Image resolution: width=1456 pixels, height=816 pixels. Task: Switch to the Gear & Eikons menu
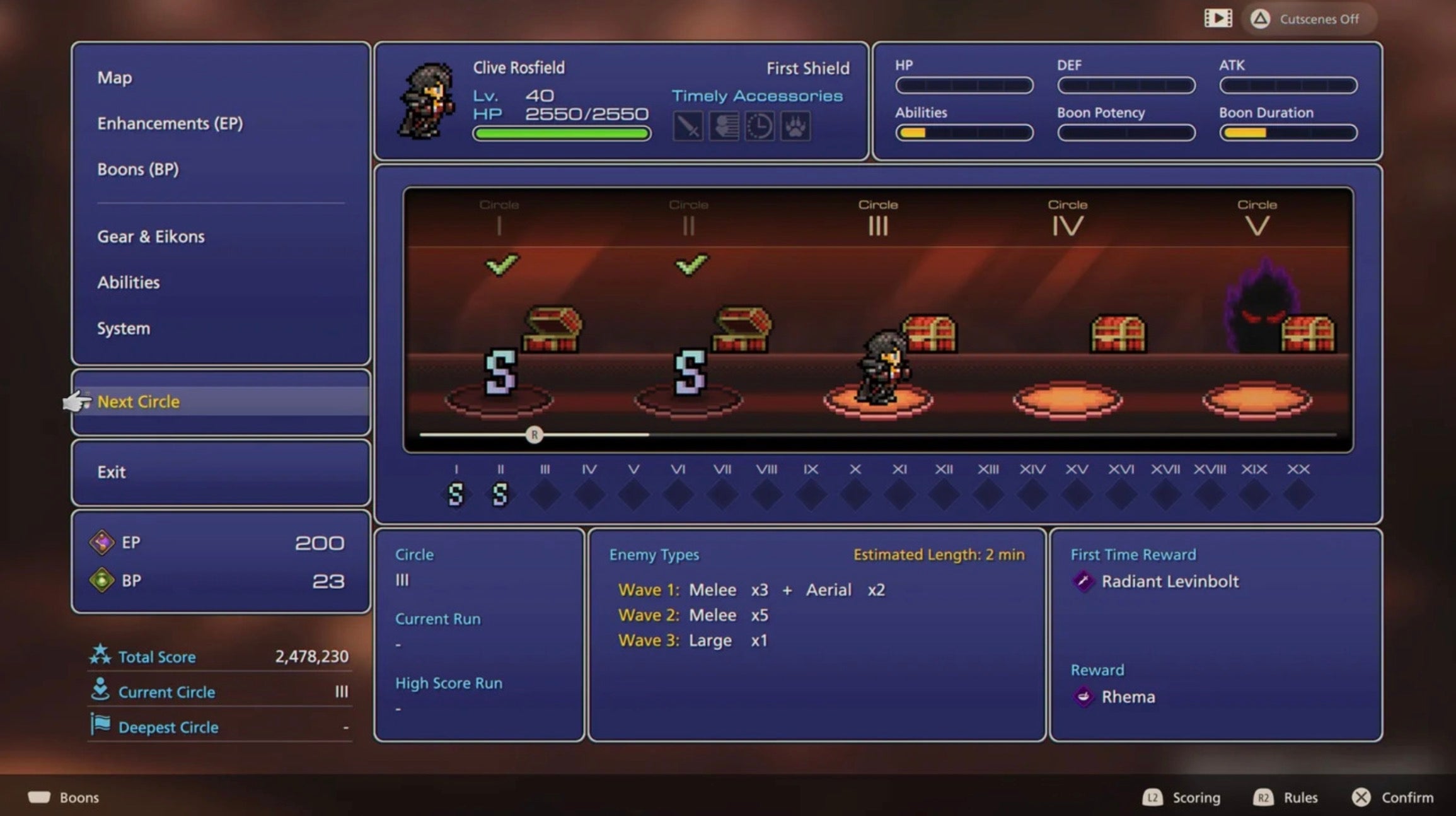click(x=151, y=236)
